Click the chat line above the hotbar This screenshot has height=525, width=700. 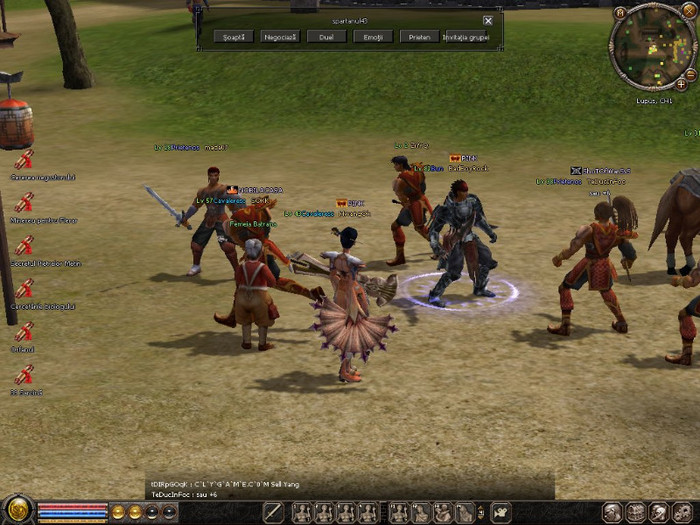(230, 485)
